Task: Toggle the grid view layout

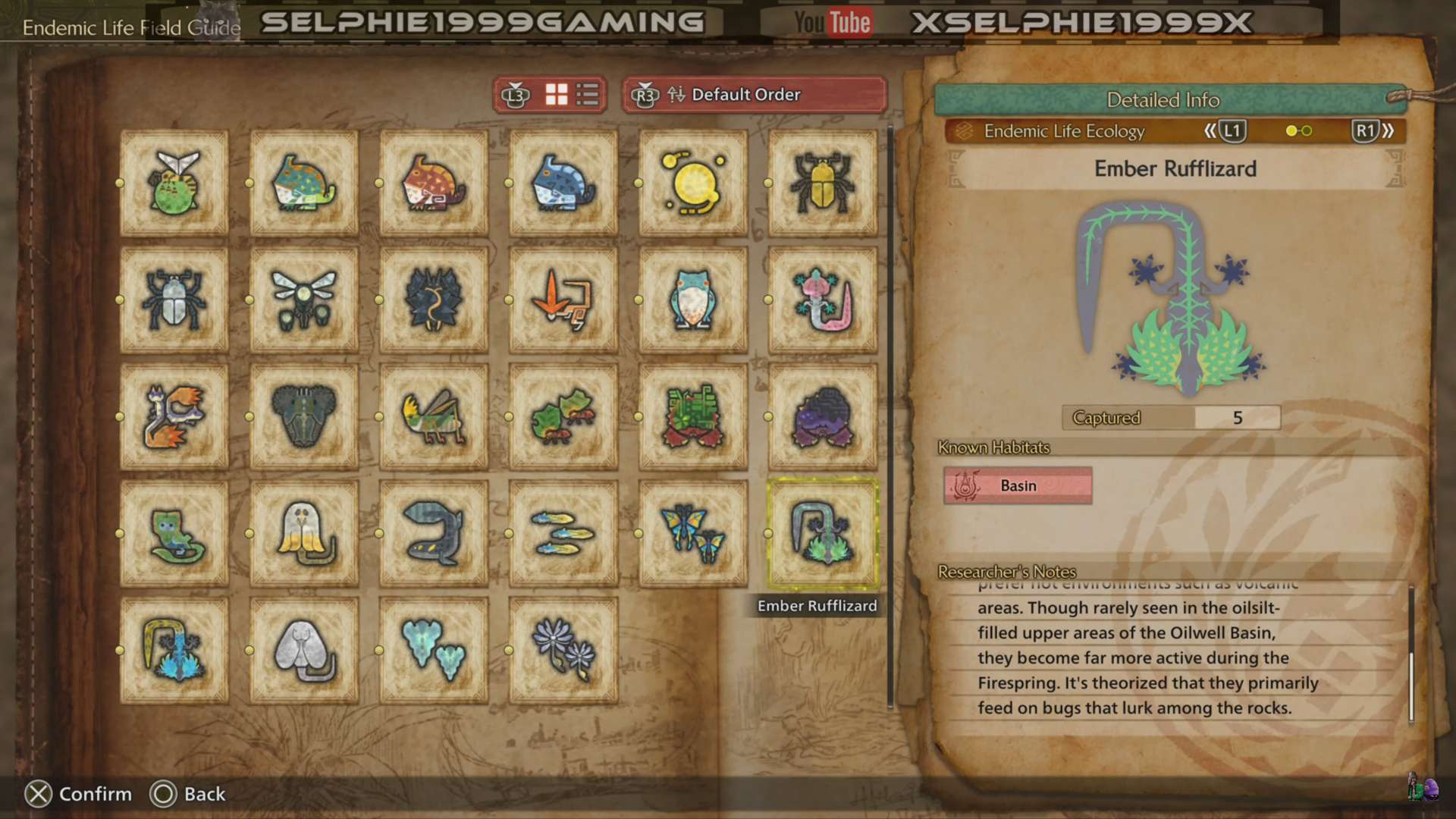Action: [557, 95]
